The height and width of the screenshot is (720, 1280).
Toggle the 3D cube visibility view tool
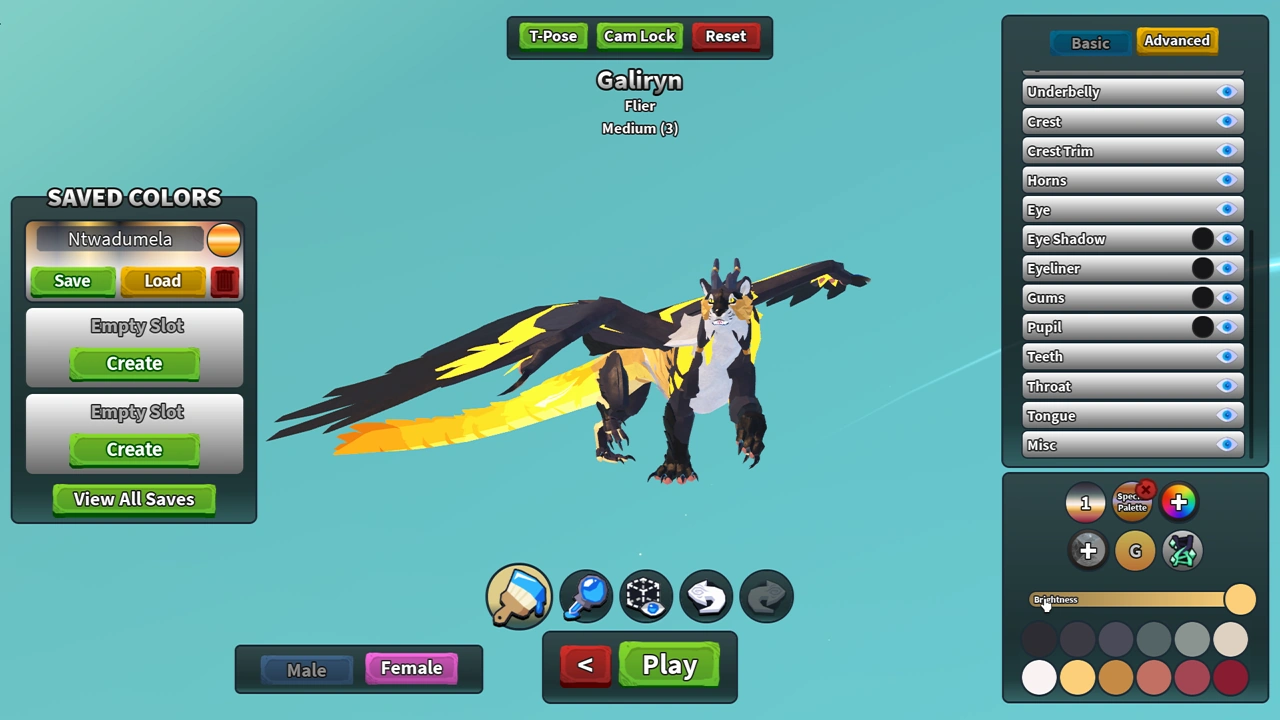(644, 595)
